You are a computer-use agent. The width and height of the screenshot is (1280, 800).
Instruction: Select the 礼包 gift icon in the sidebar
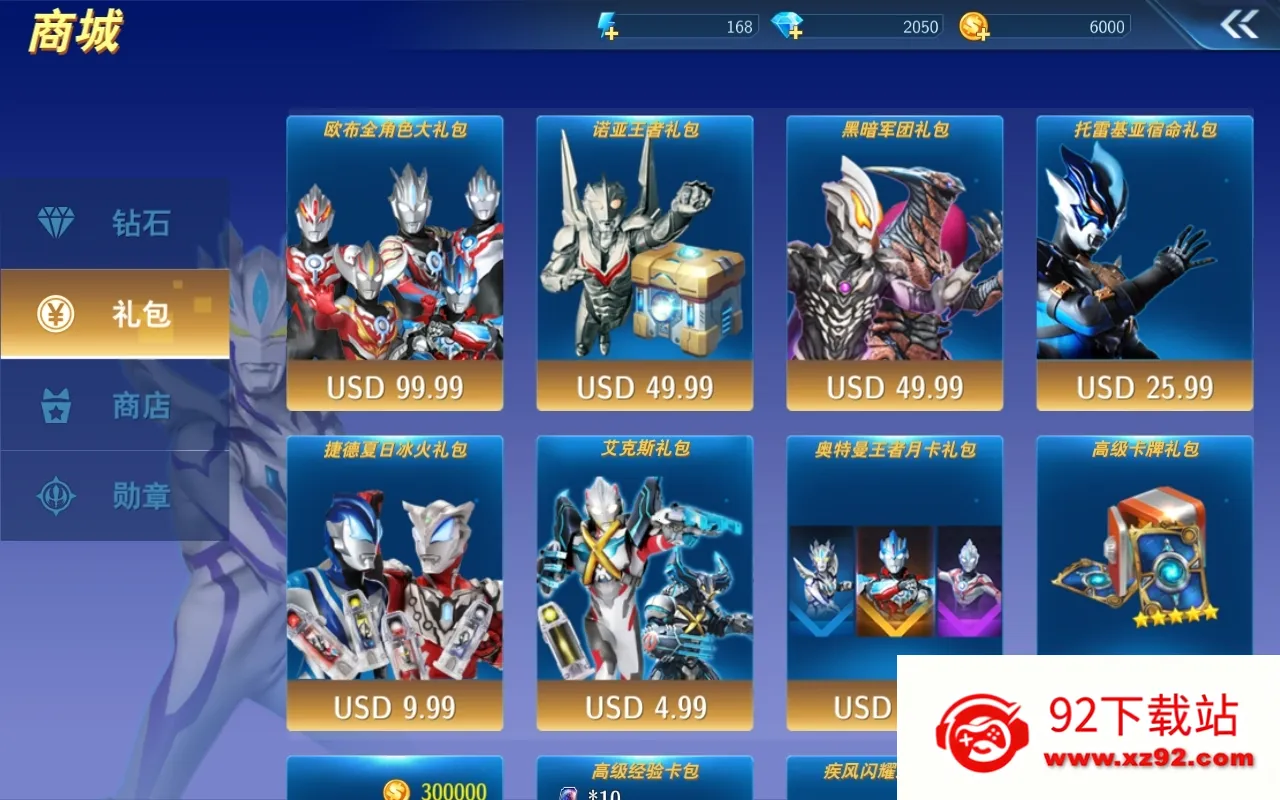[x=55, y=313]
